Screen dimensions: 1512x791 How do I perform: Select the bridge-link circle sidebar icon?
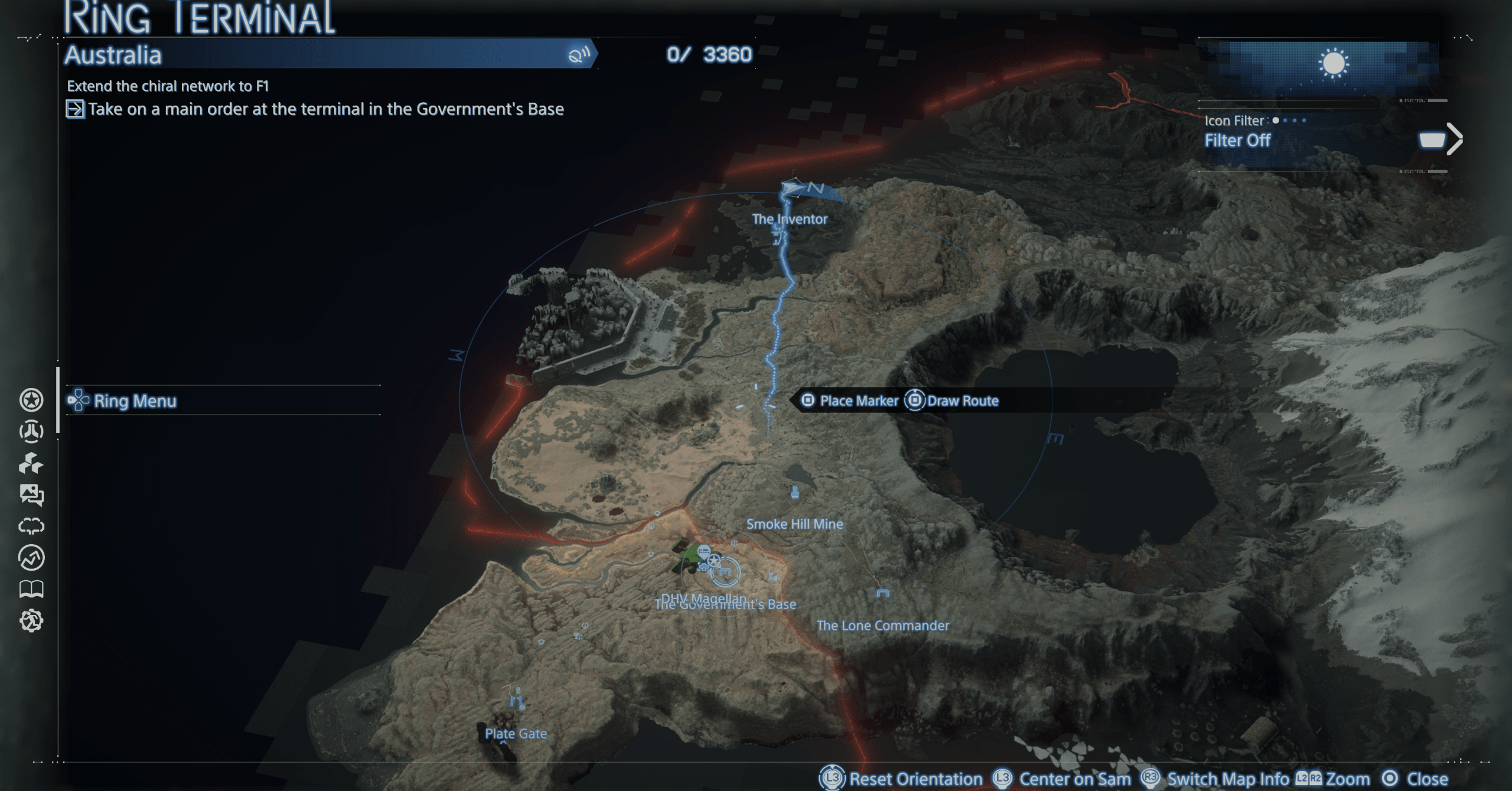tap(31, 431)
